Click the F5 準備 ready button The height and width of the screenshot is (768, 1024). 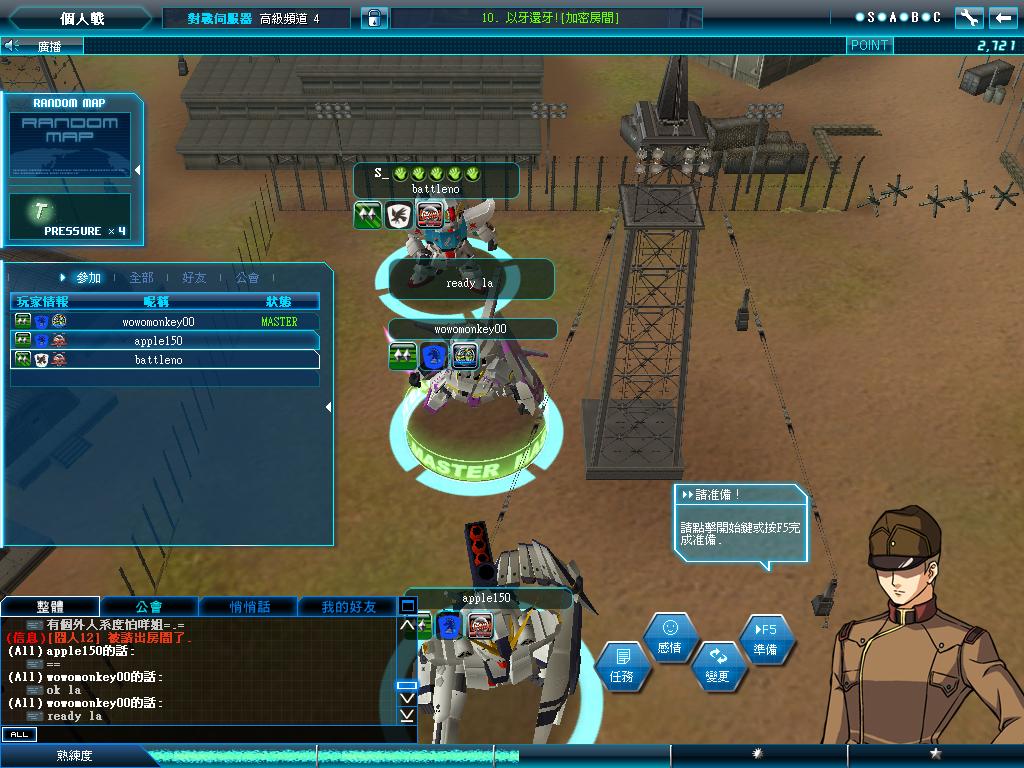click(x=766, y=638)
